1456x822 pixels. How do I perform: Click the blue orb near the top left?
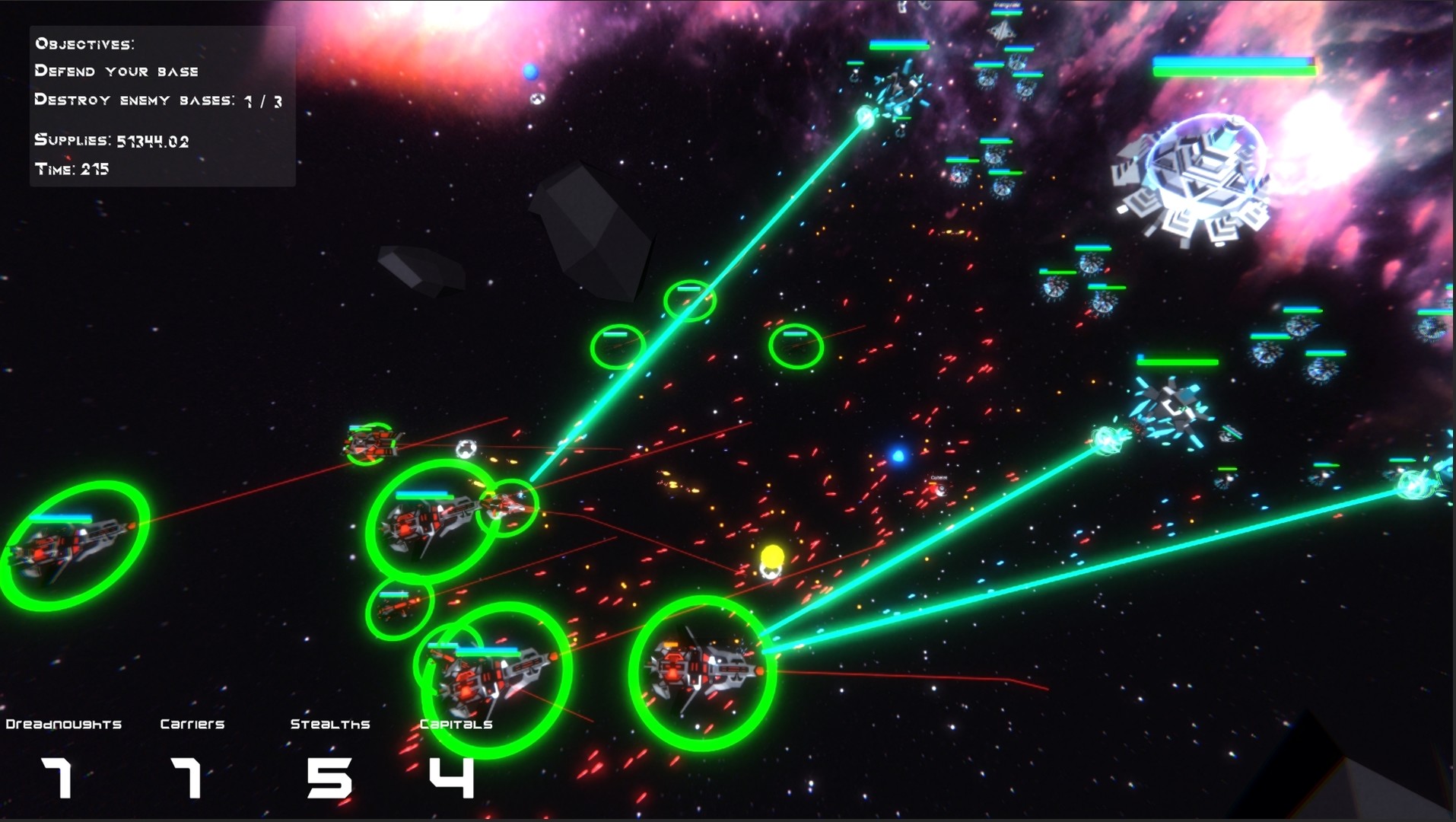pos(531,71)
